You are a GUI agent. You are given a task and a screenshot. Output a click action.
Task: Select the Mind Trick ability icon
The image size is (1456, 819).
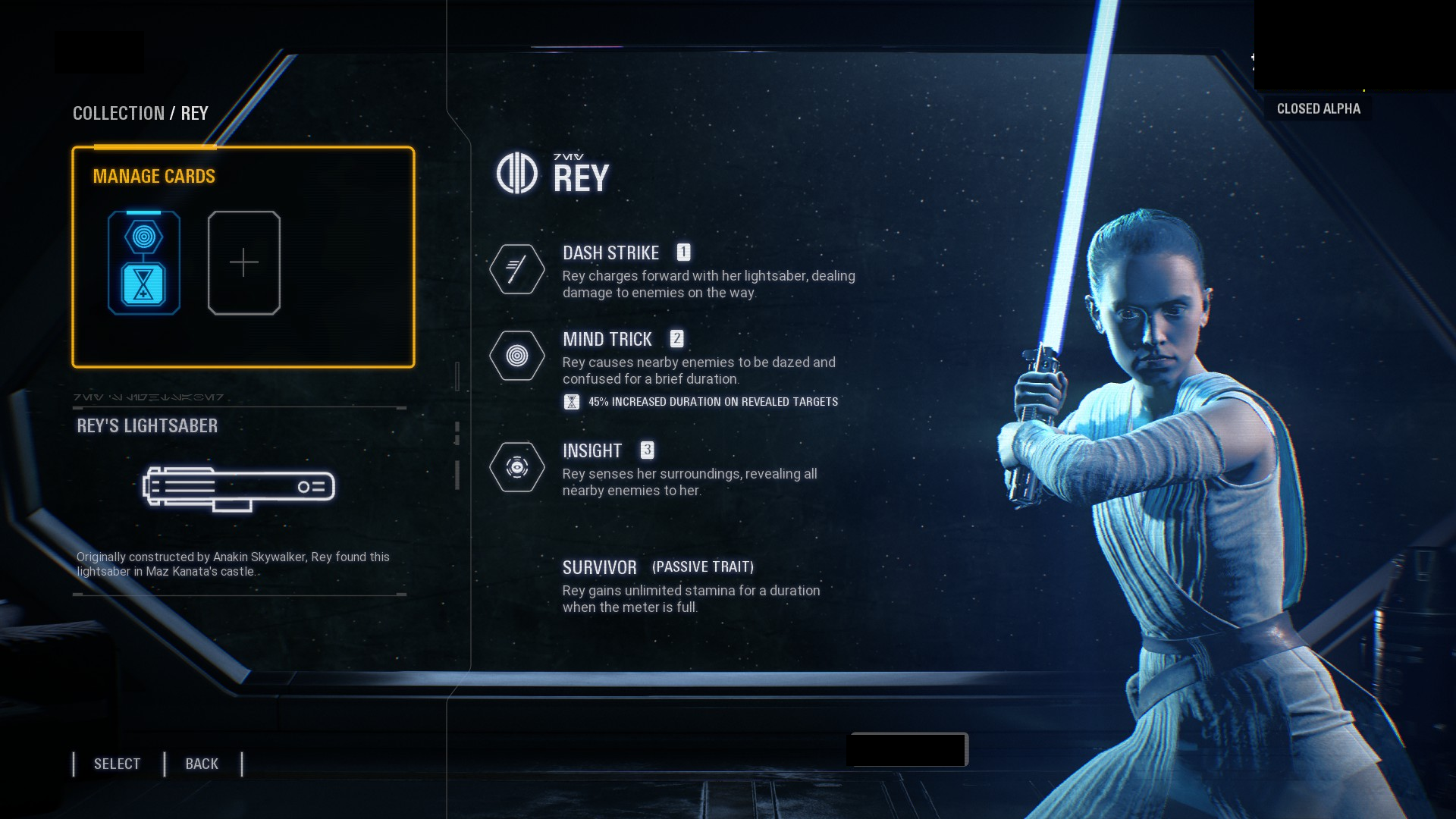click(x=517, y=356)
